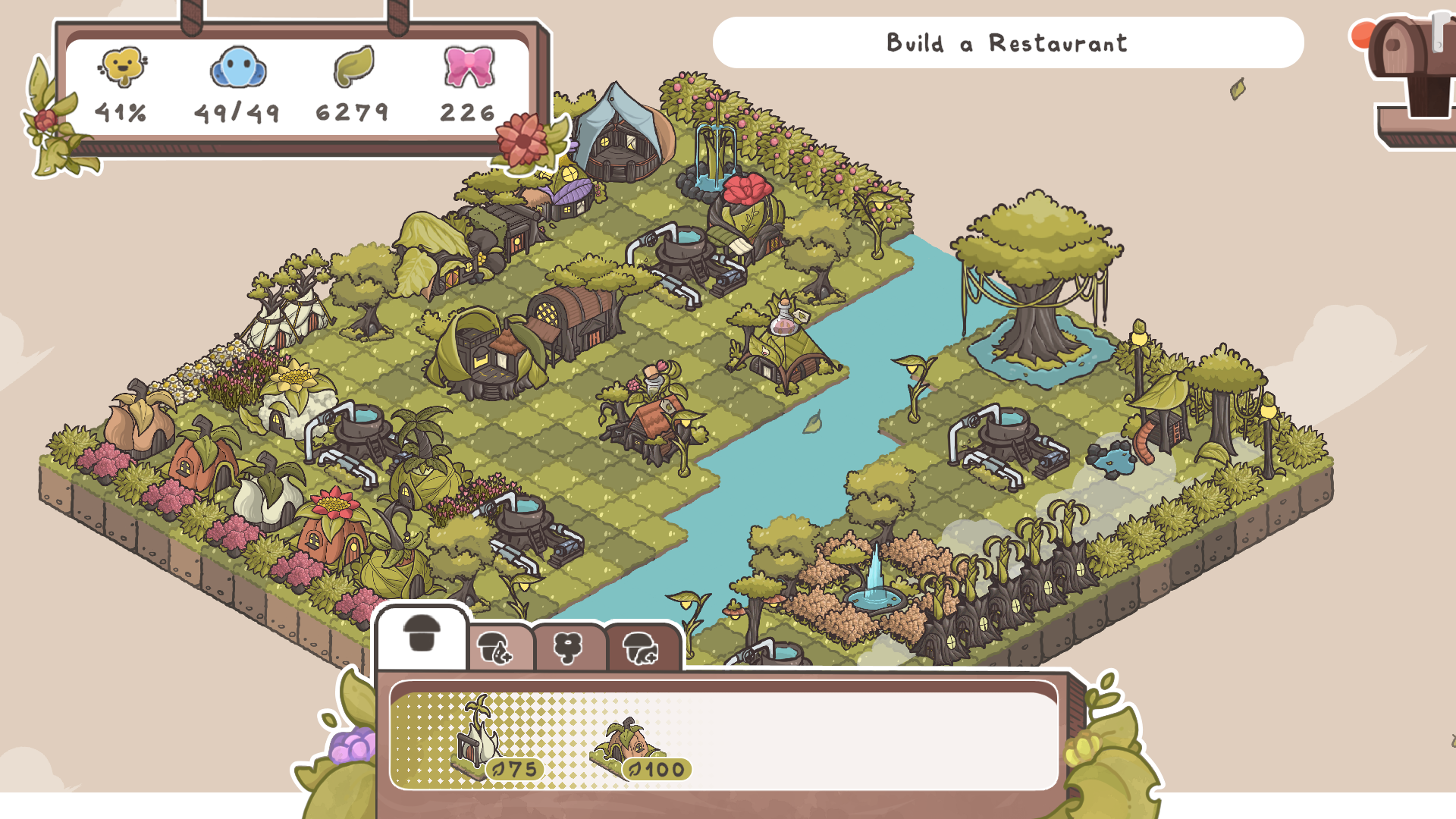
Task: Click the Build a Restaurant objective banner
Action: click(1007, 43)
